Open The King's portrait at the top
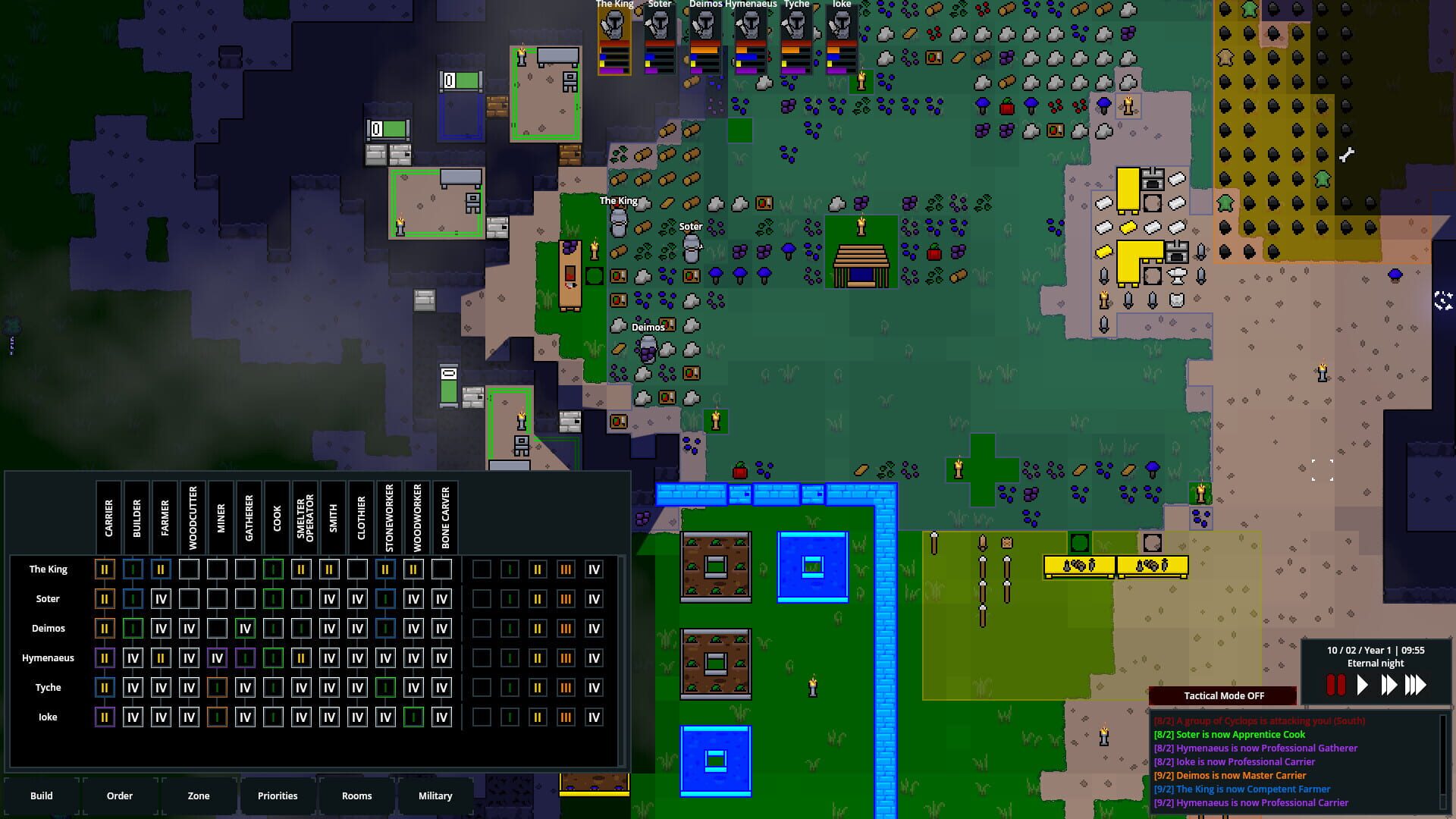The width and height of the screenshot is (1456, 819). tap(613, 34)
